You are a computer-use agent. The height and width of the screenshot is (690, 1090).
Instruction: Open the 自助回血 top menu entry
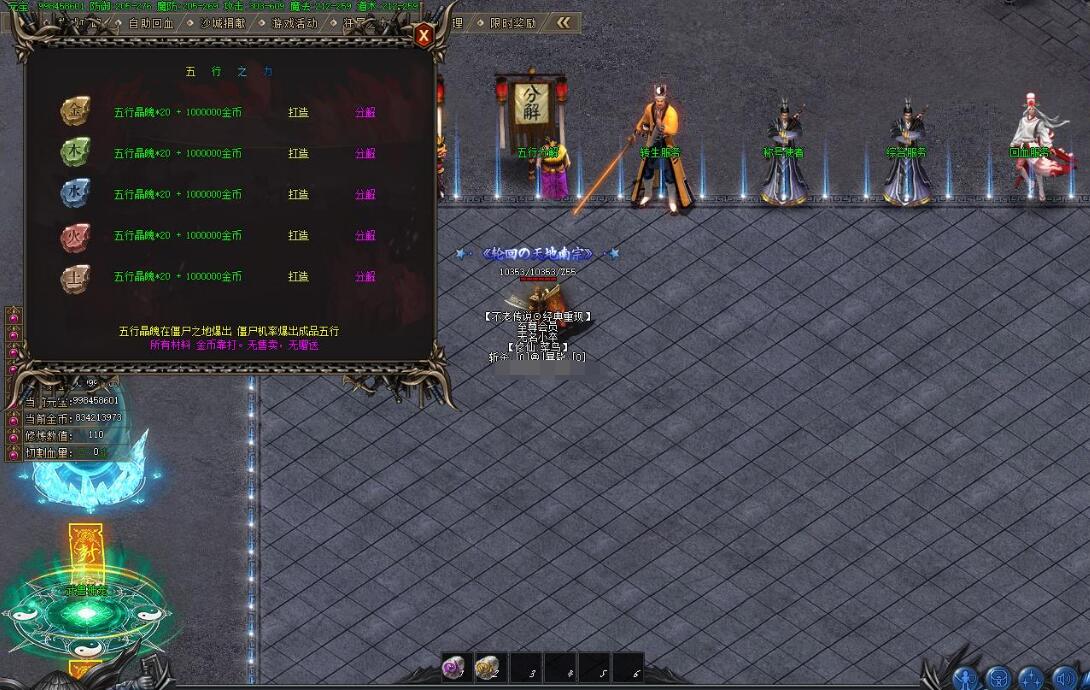pyautogui.click(x=150, y=22)
